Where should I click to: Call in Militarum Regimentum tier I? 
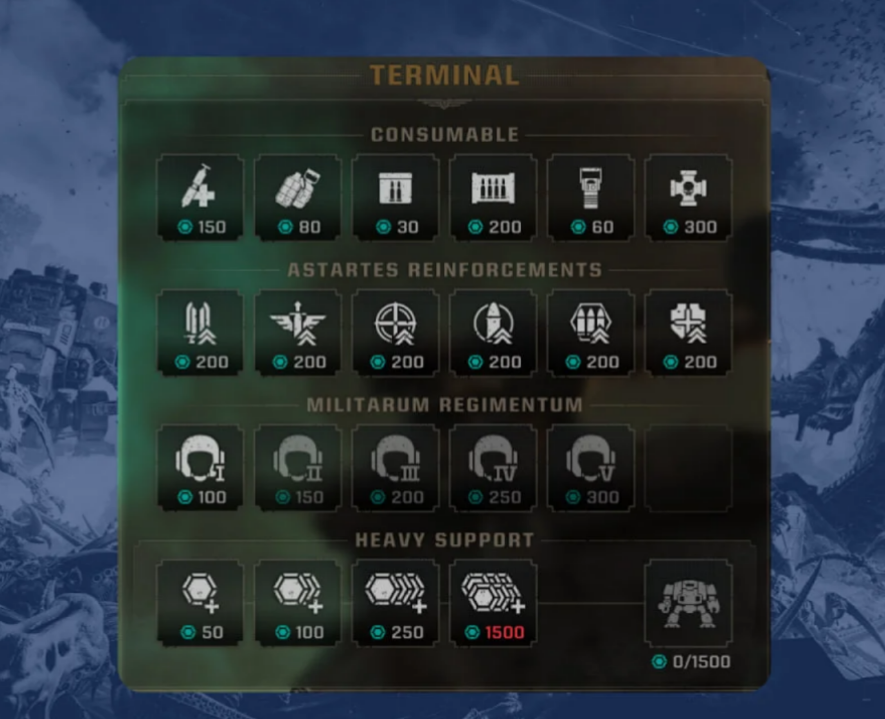tap(200, 467)
